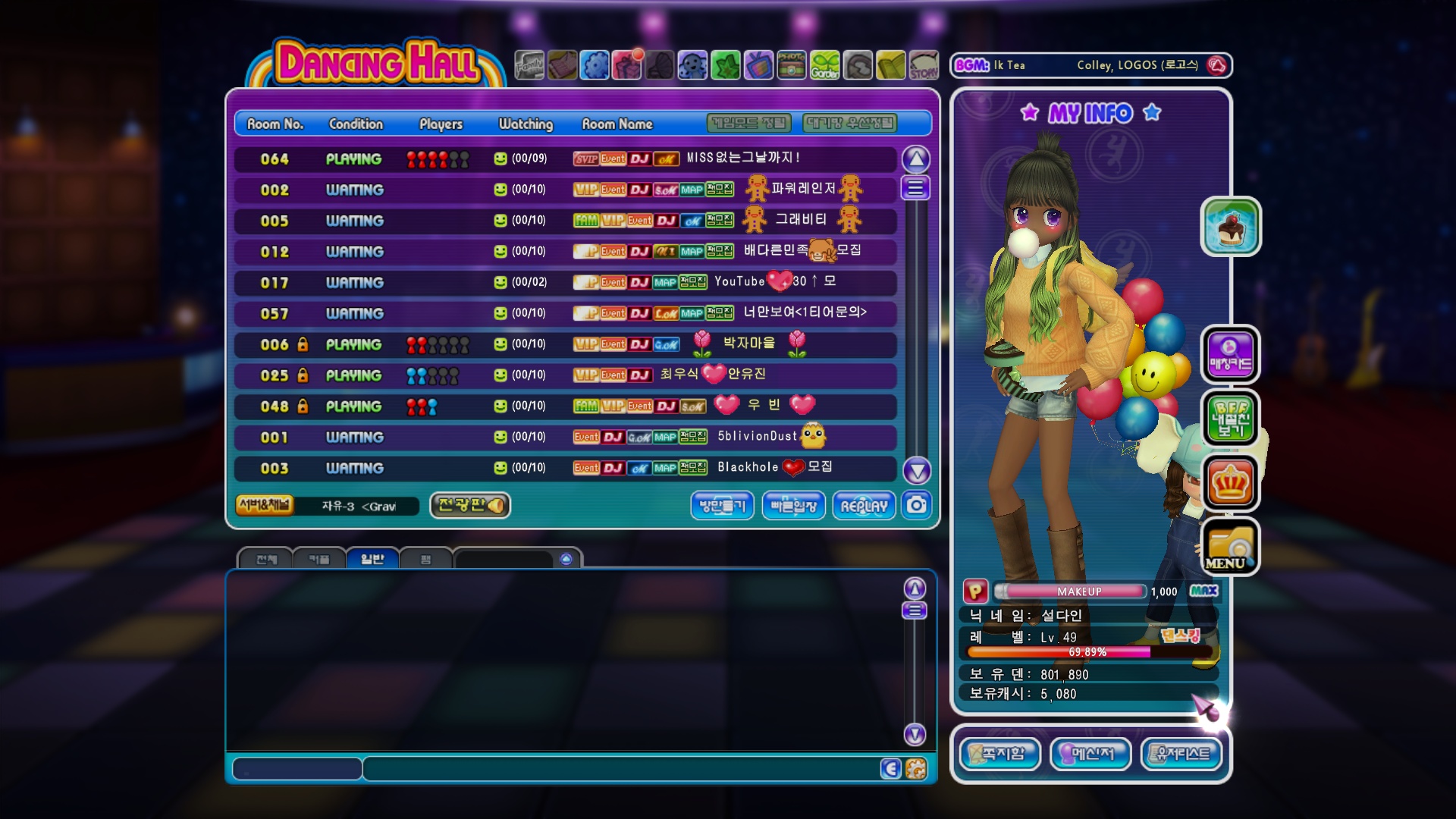1456x819 pixels.
Task: Switch chat to the 전체 tab
Action: click(266, 560)
